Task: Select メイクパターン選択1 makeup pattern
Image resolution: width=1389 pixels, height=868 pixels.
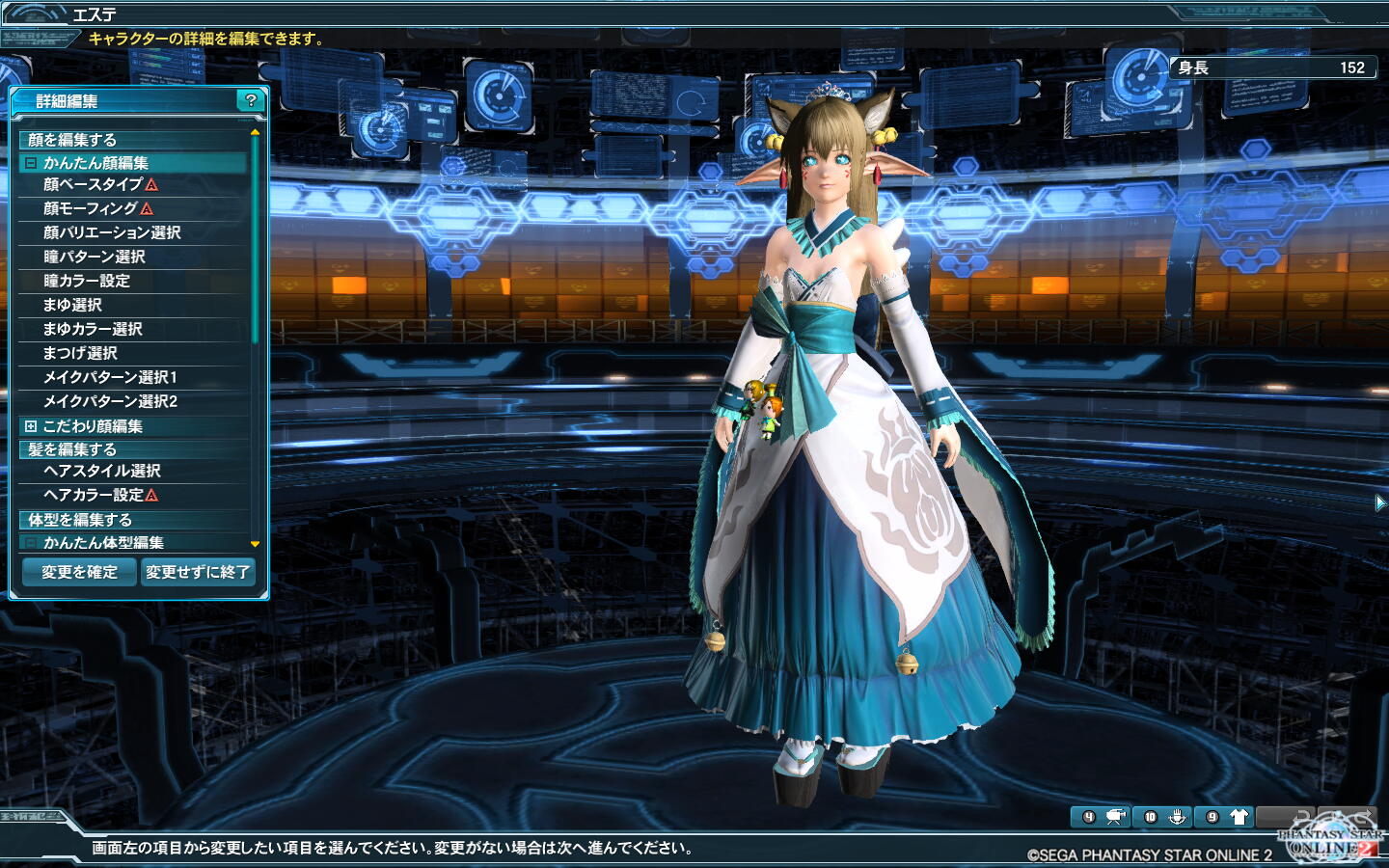Action: [x=110, y=377]
